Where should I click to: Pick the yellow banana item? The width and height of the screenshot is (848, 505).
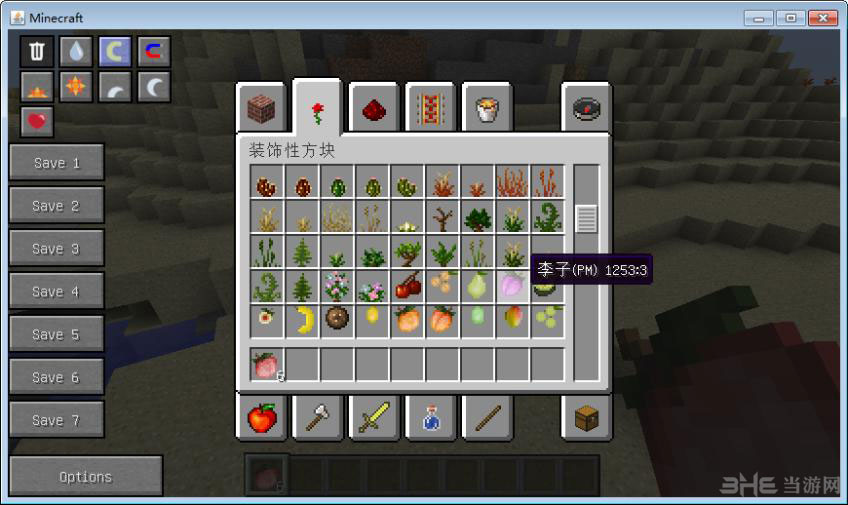pyautogui.click(x=302, y=320)
